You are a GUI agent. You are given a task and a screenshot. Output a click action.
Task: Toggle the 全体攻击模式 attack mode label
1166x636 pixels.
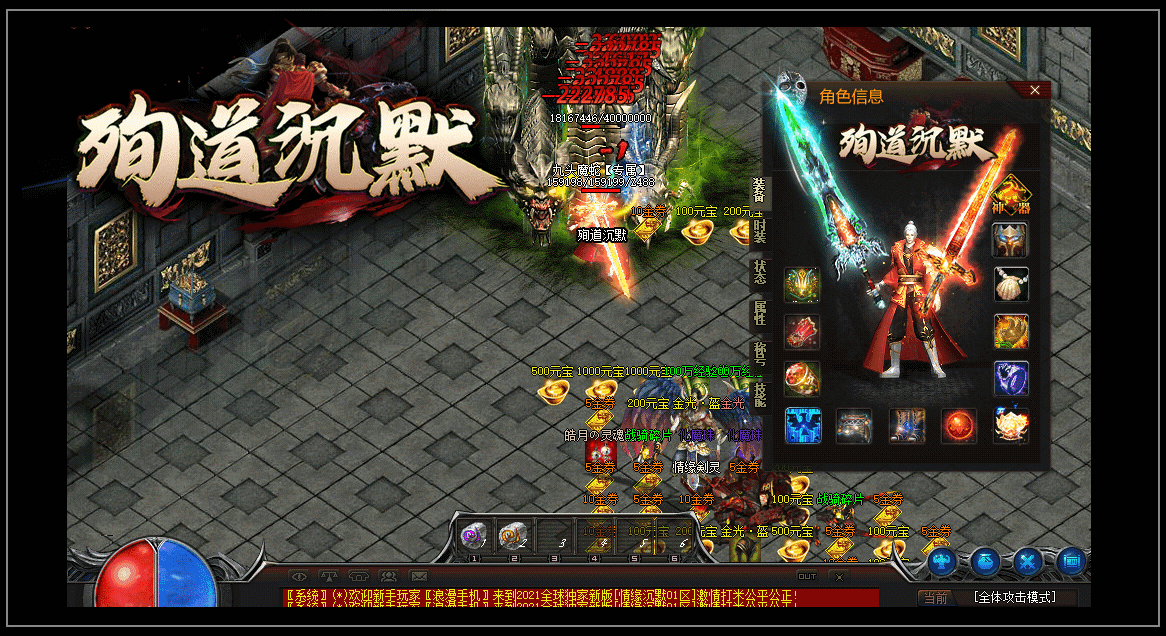click(x=1013, y=597)
